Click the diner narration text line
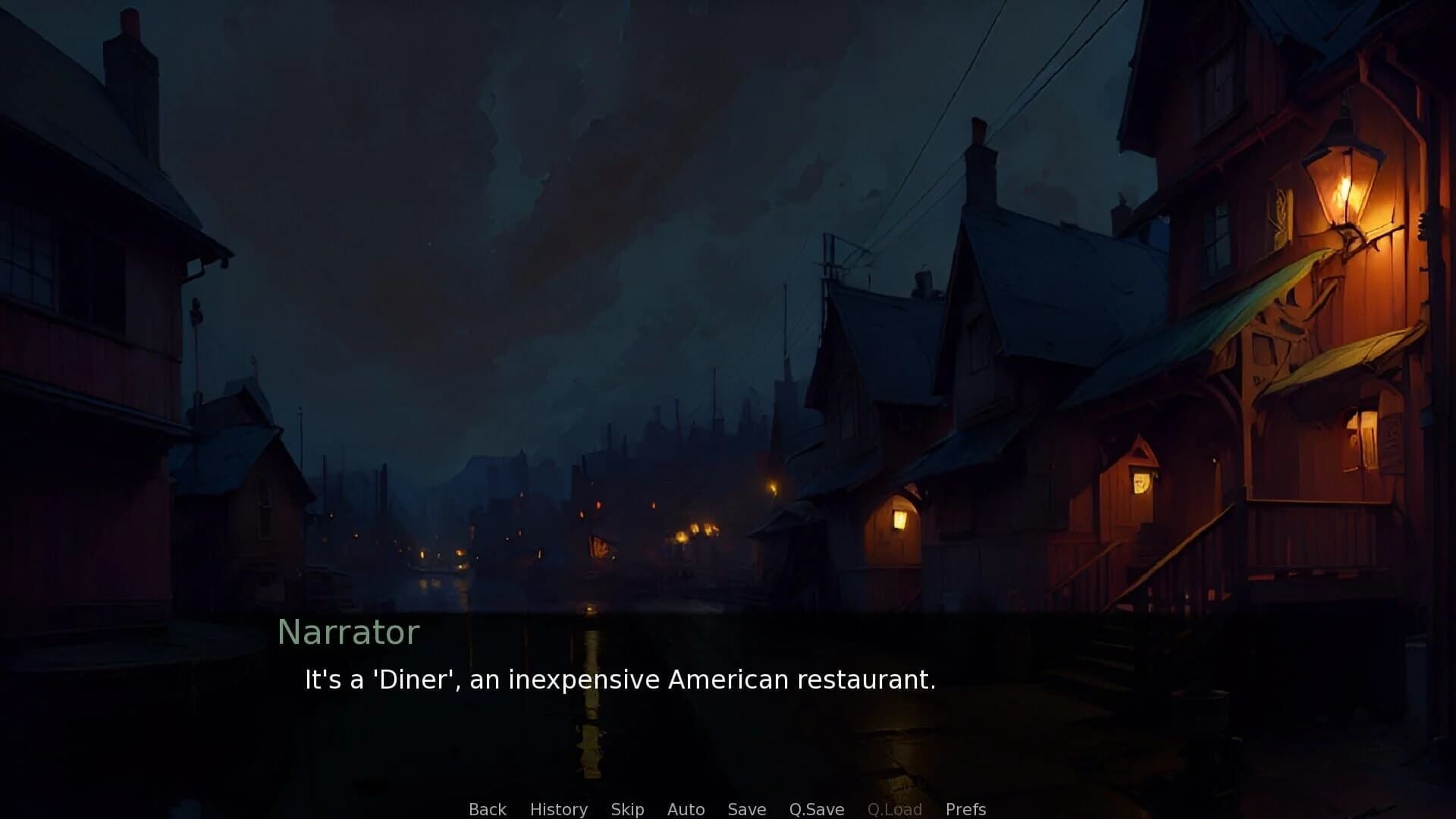This screenshot has height=819, width=1456. coord(620,679)
